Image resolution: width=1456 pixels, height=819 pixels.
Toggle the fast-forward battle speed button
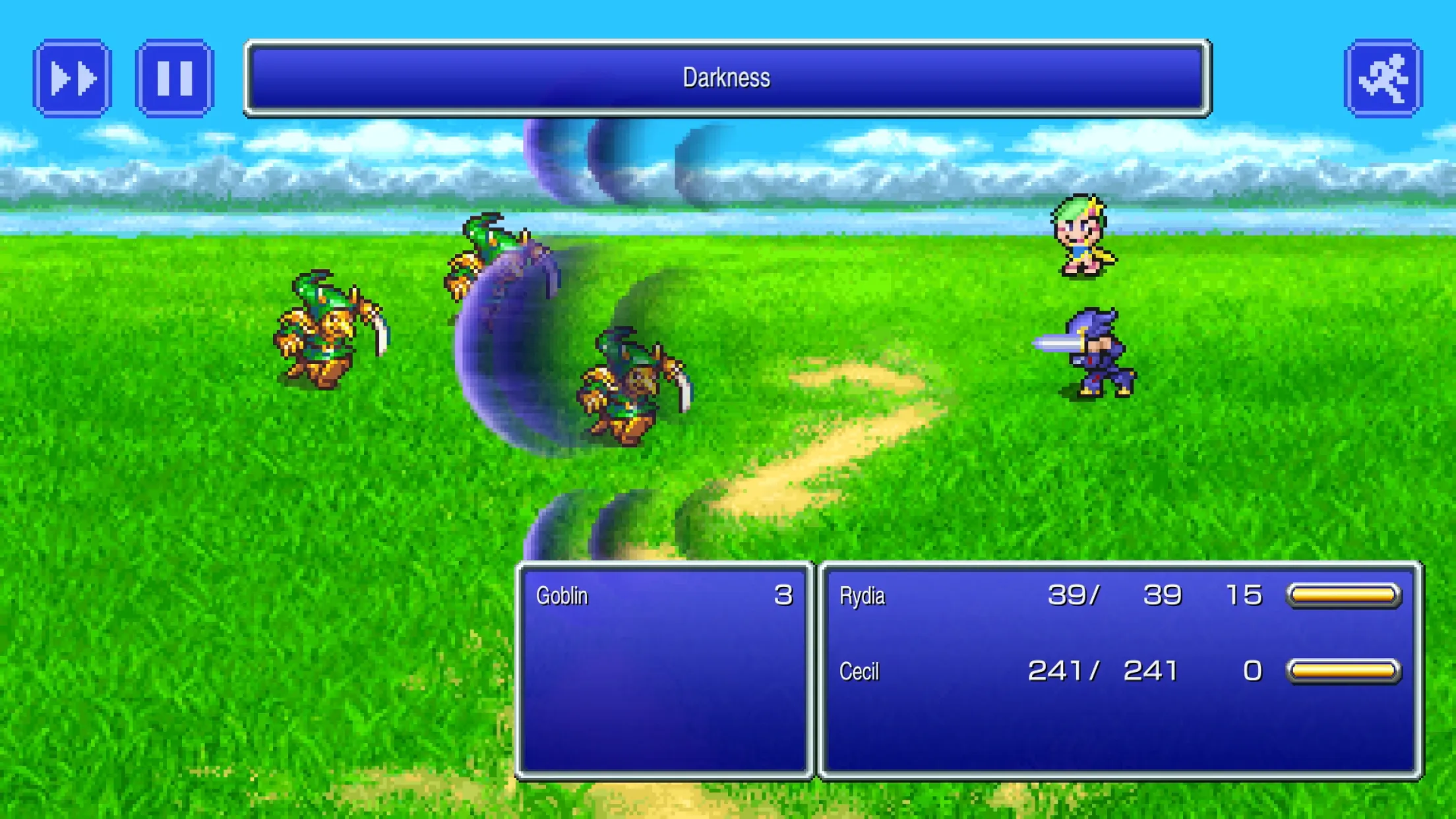coord(73,78)
